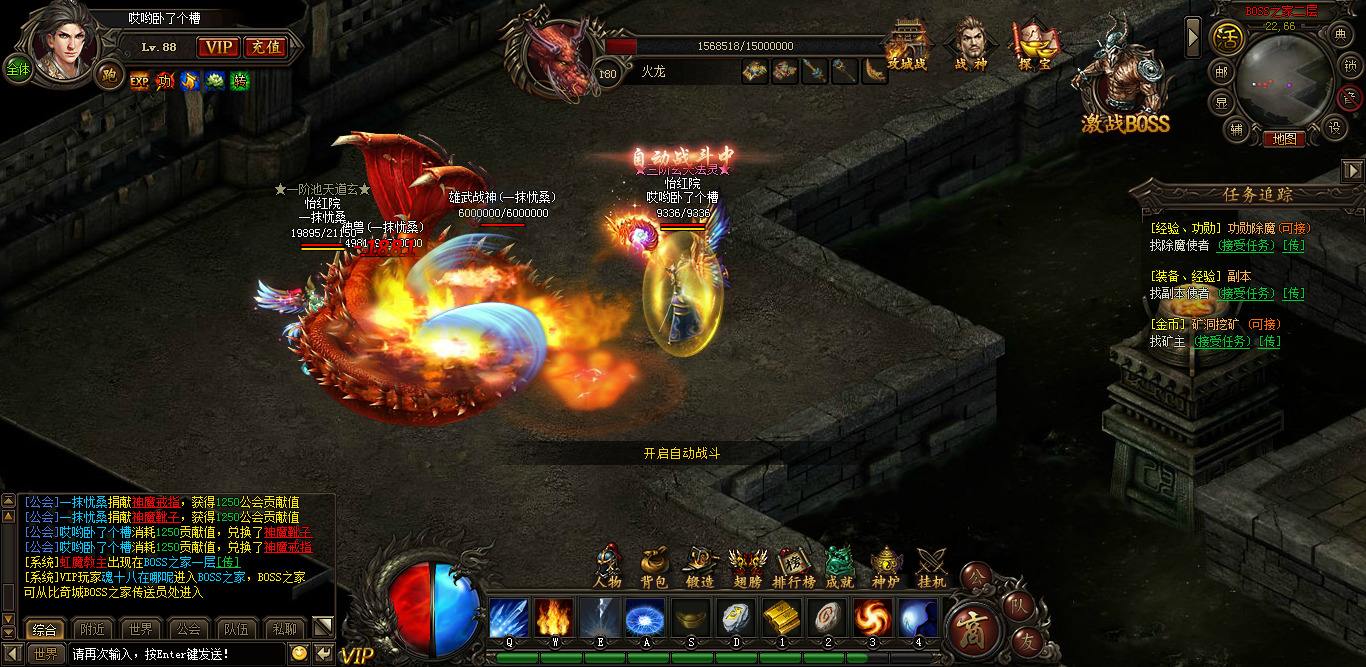Cast the fire swirl skill in slot 3
This screenshot has width=1366, height=667.
872,618
